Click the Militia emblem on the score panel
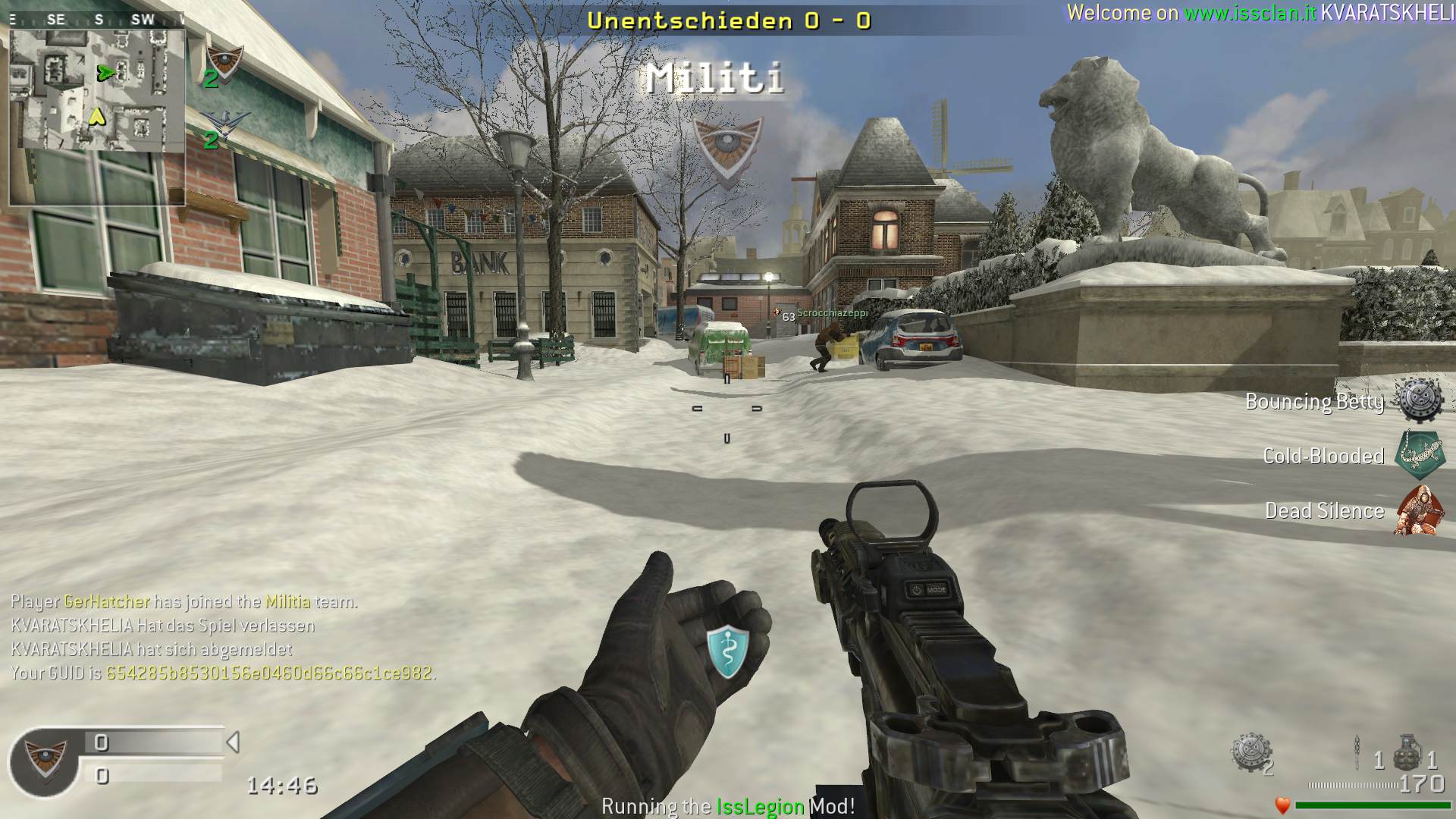 [45, 760]
